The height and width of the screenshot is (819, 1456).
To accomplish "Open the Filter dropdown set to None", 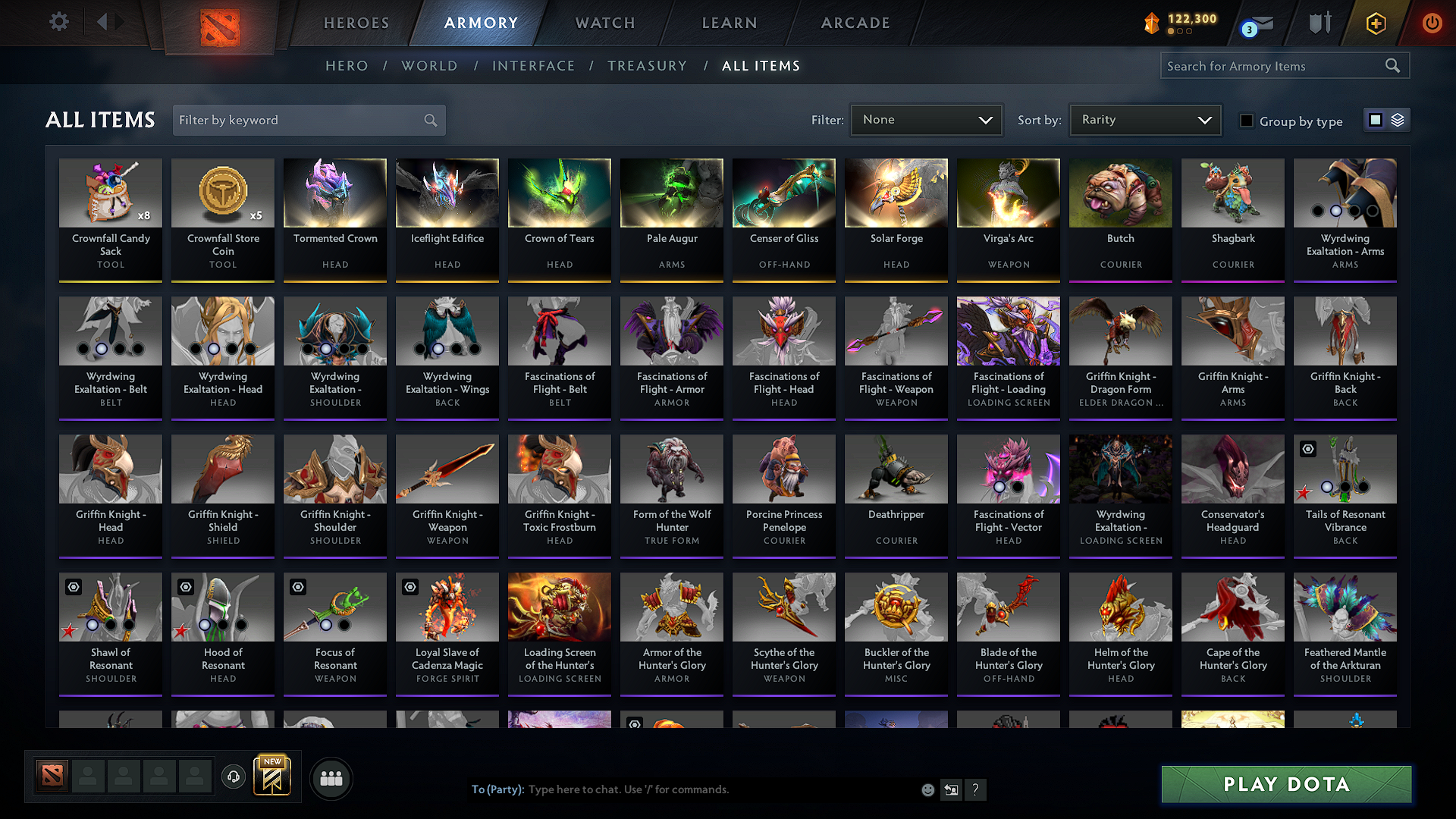I will coord(926,119).
